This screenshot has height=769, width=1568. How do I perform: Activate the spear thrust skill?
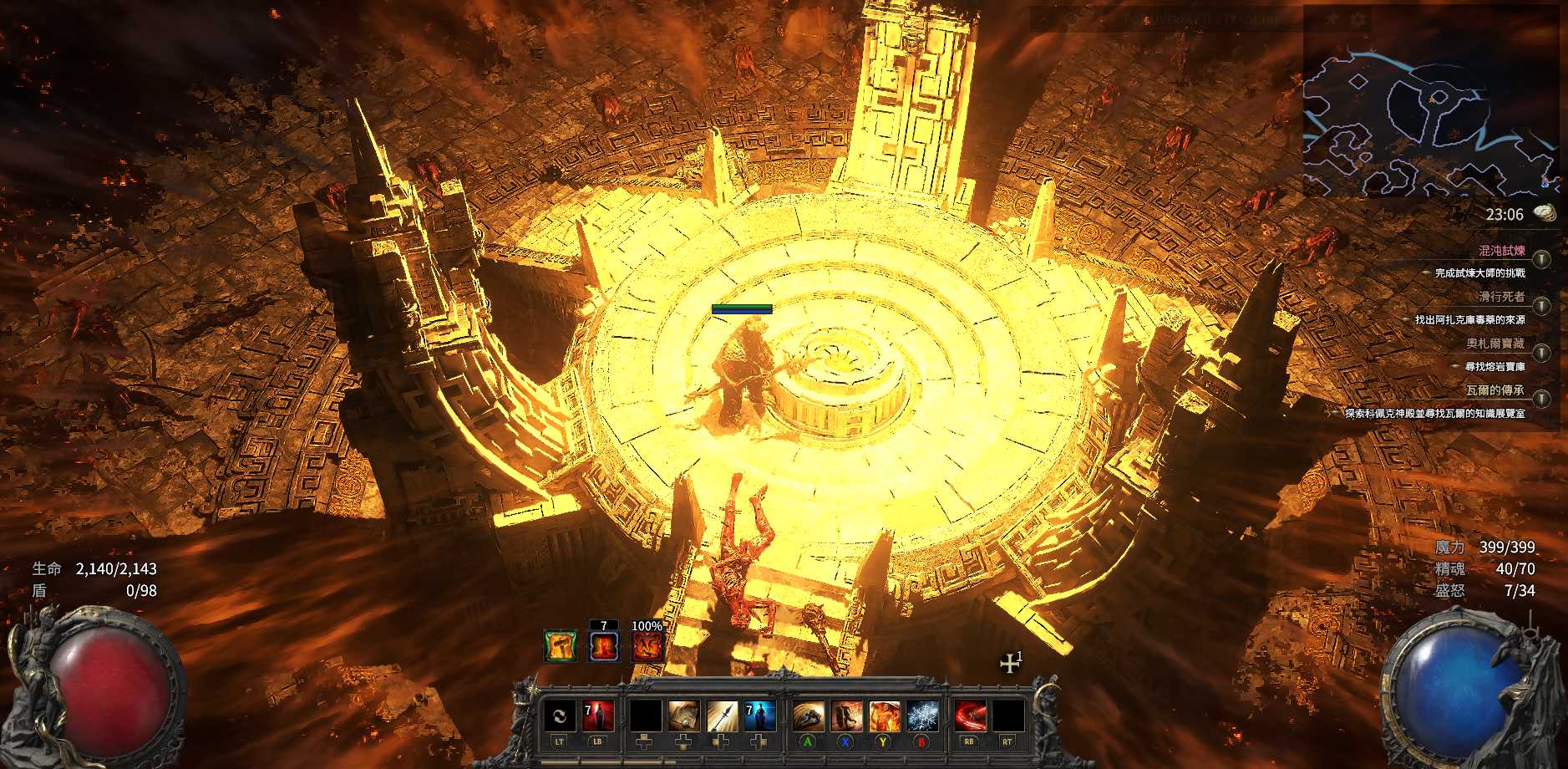click(x=722, y=716)
